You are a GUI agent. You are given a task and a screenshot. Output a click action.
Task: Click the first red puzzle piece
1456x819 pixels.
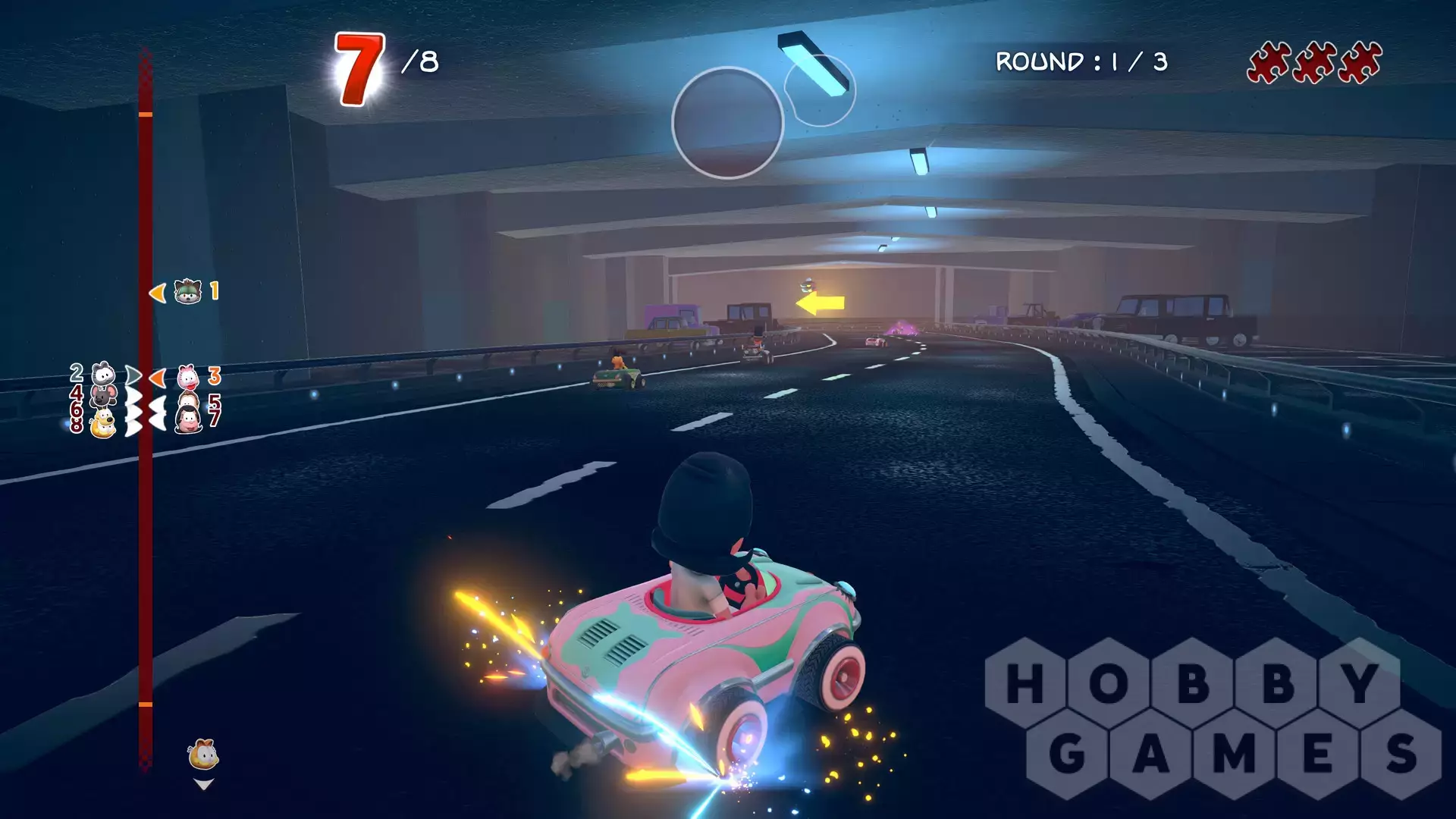click(1269, 62)
